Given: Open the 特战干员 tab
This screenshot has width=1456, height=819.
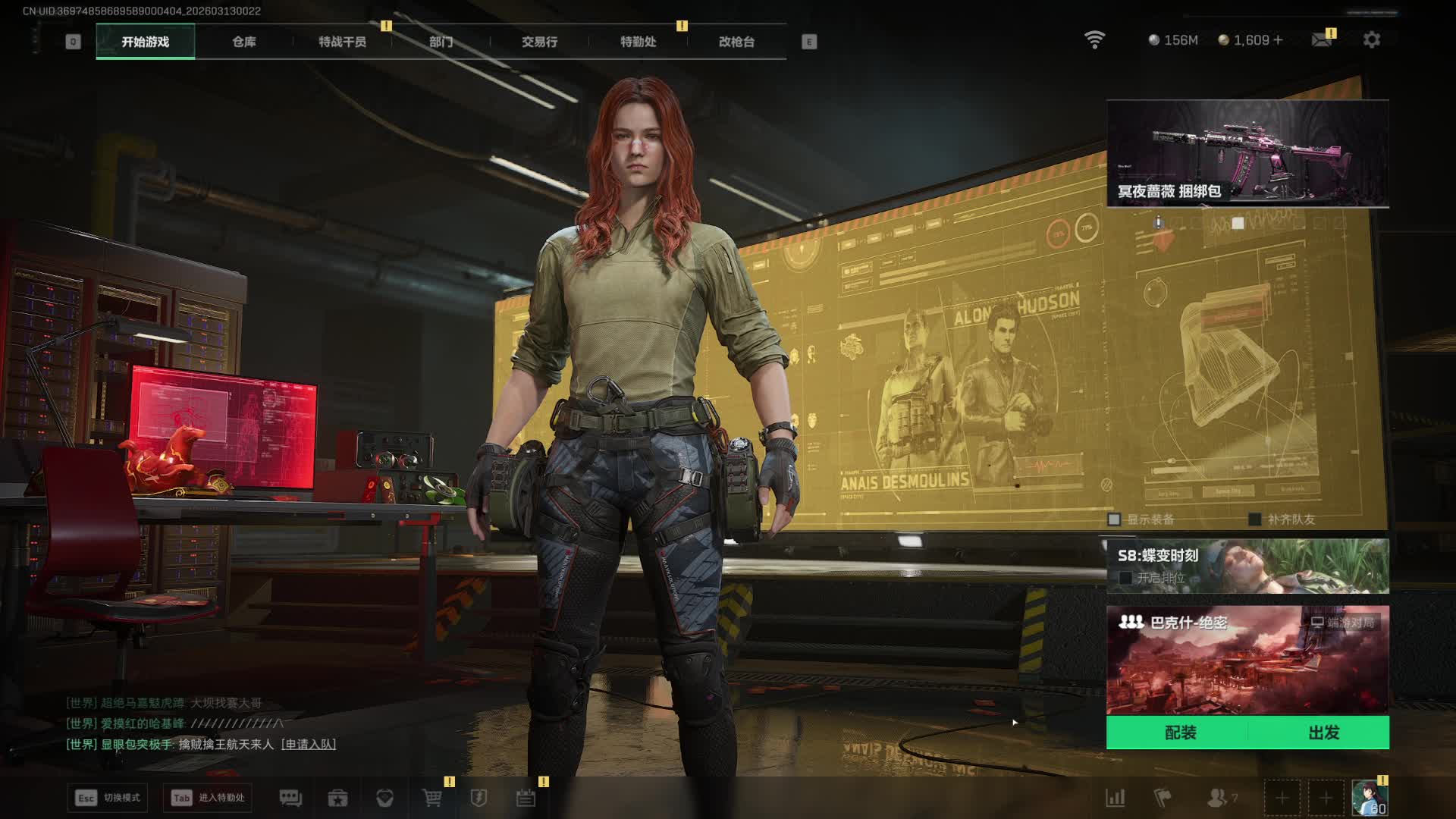Looking at the screenshot, I should 342,42.
